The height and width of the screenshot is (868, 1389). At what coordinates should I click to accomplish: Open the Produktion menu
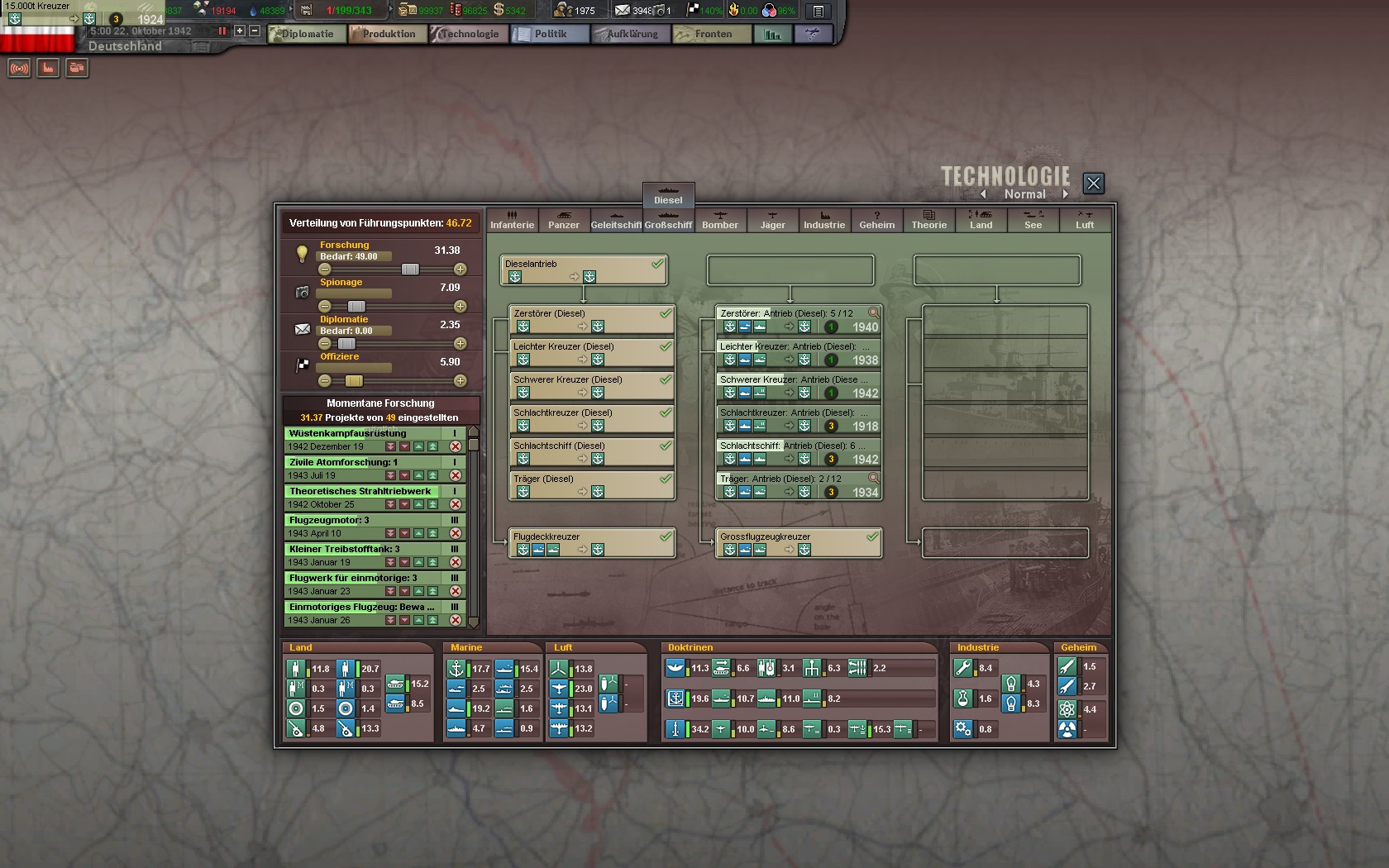coord(388,34)
